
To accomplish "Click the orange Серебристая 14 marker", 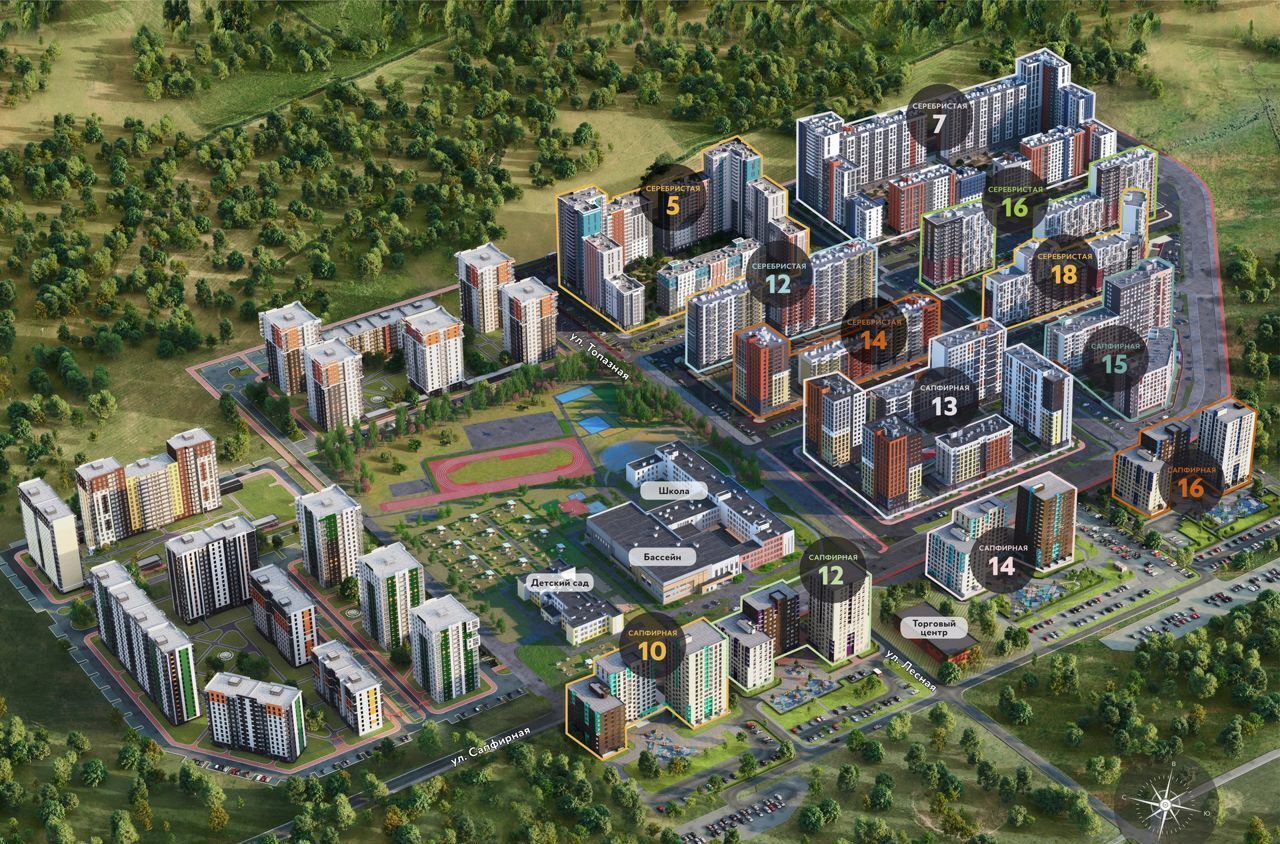I will coord(873,330).
